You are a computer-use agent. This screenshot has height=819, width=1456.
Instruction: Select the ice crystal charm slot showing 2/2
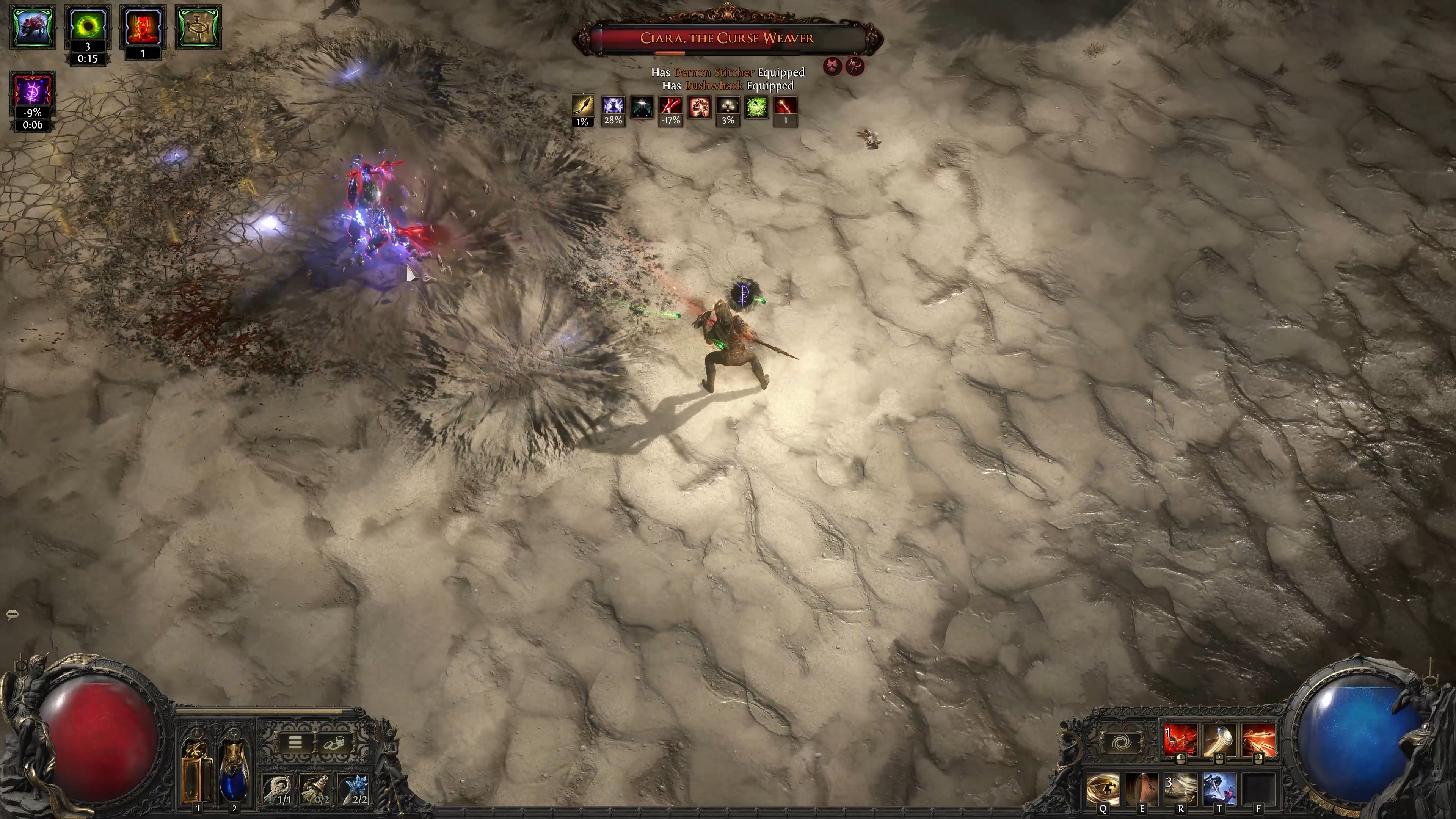click(x=353, y=789)
